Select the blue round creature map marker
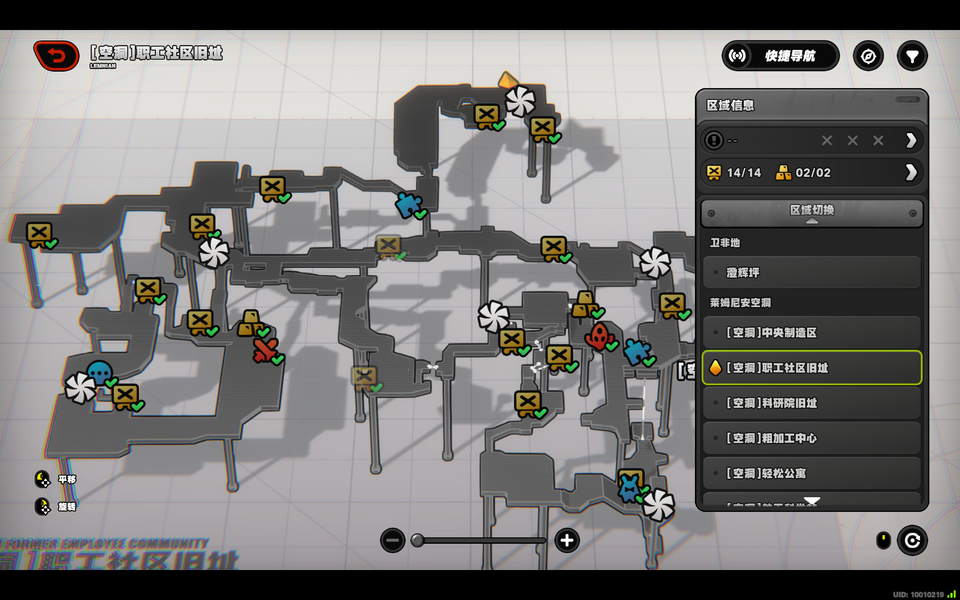 click(99, 373)
